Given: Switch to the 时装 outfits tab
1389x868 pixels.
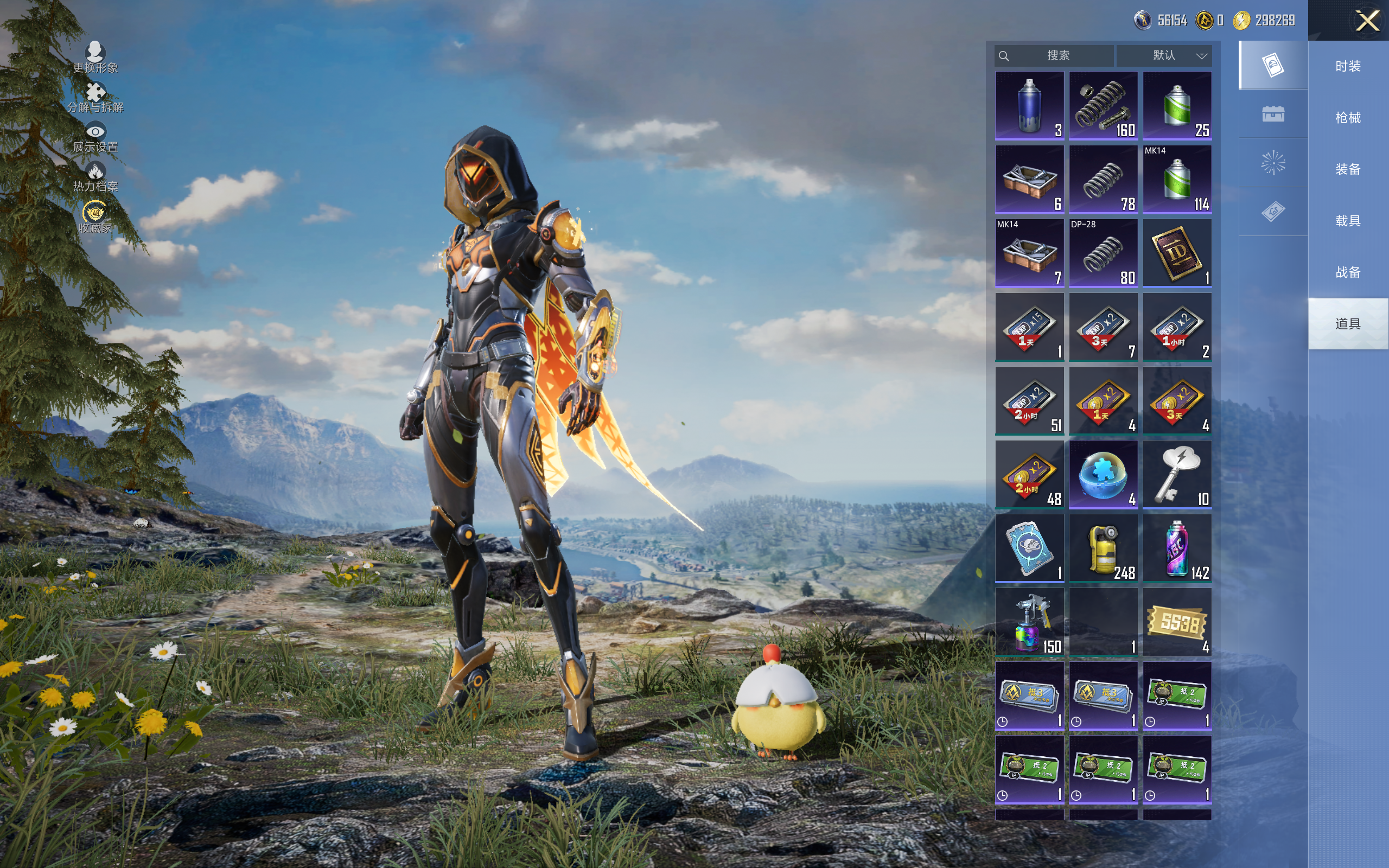Looking at the screenshot, I should (x=1347, y=66).
